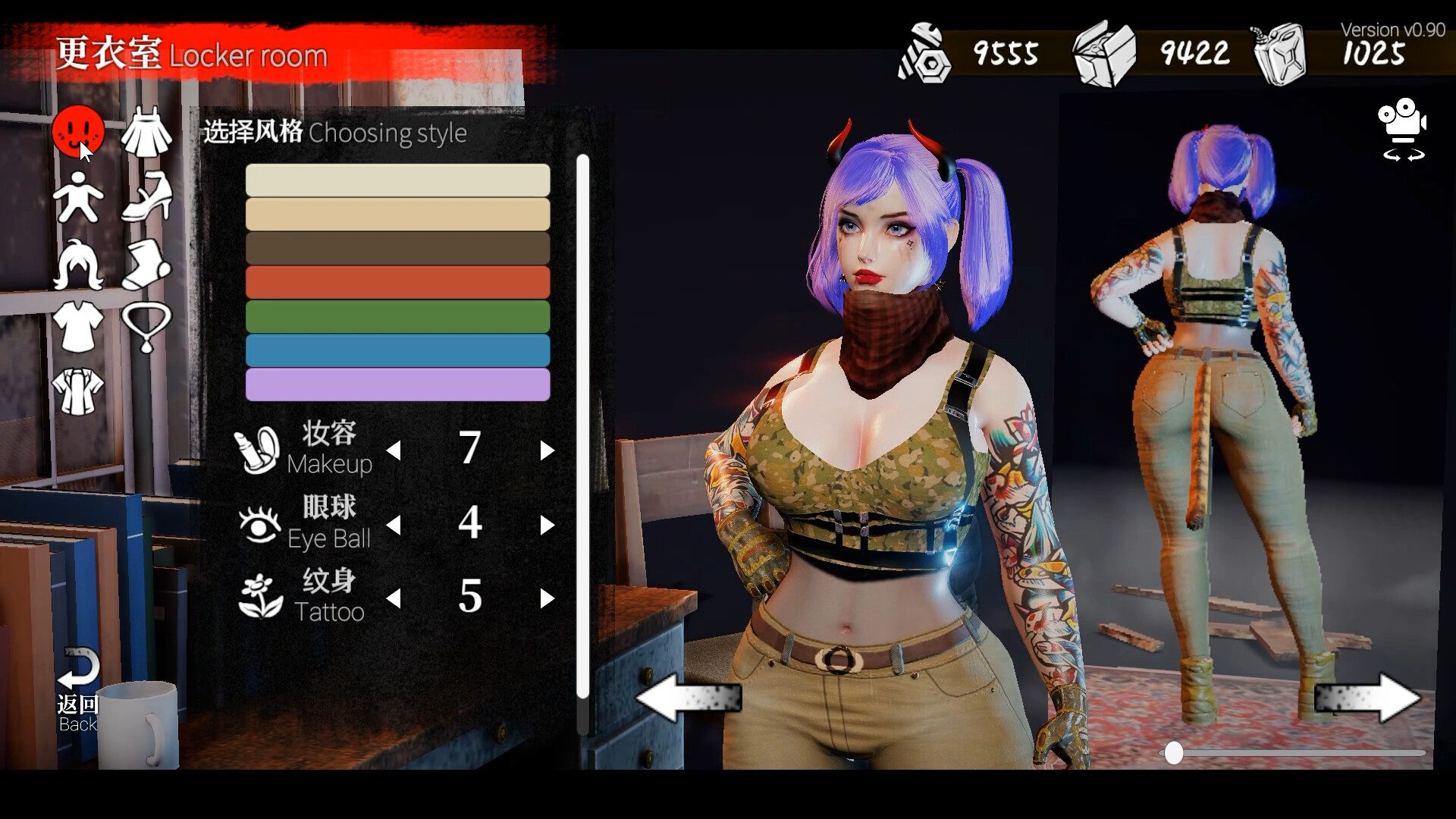Open the camera view control
1456x819 pixels.
(x=1402, y=133)
